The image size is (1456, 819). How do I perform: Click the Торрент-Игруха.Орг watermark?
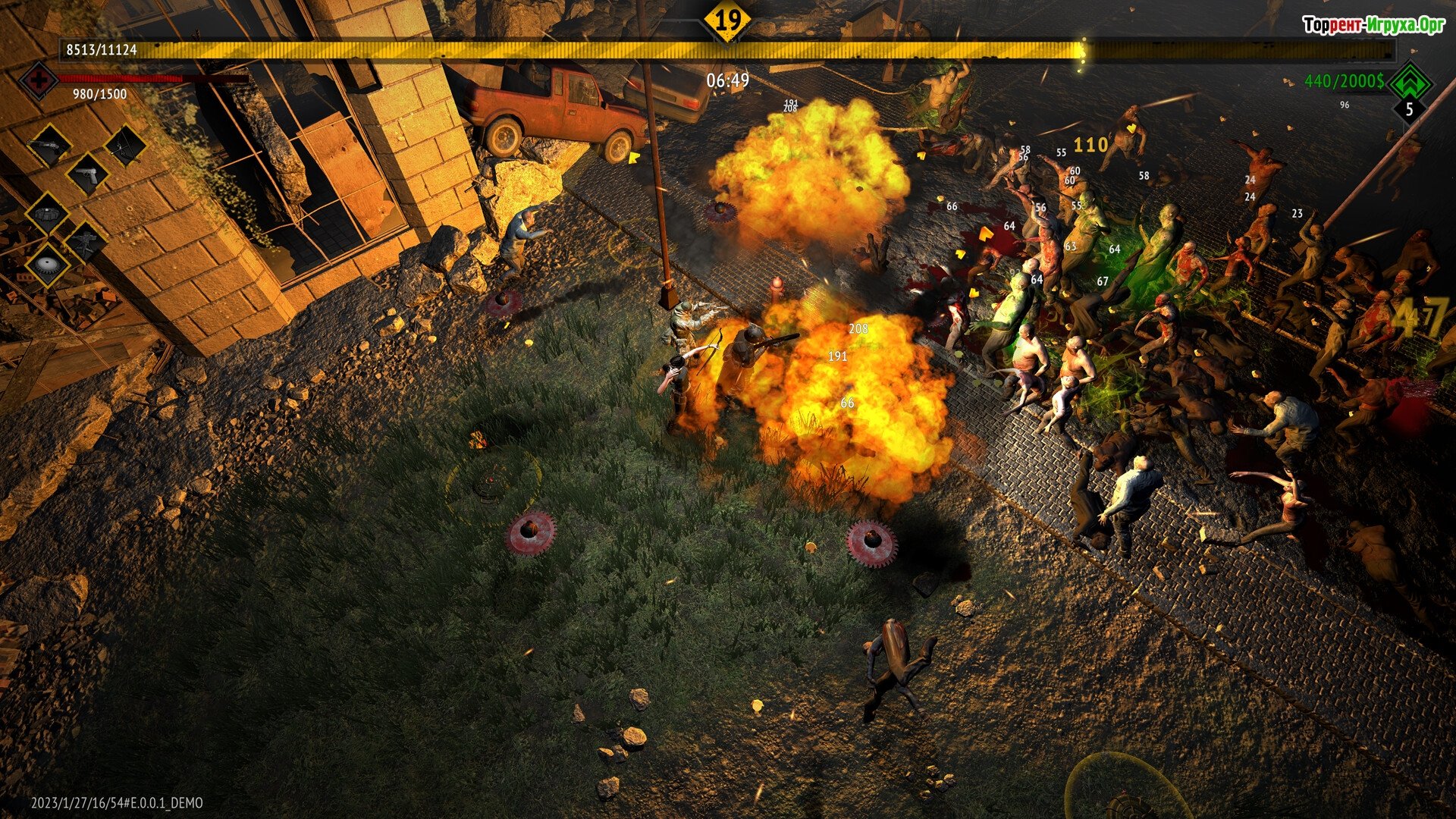[x=1373, y=25]
